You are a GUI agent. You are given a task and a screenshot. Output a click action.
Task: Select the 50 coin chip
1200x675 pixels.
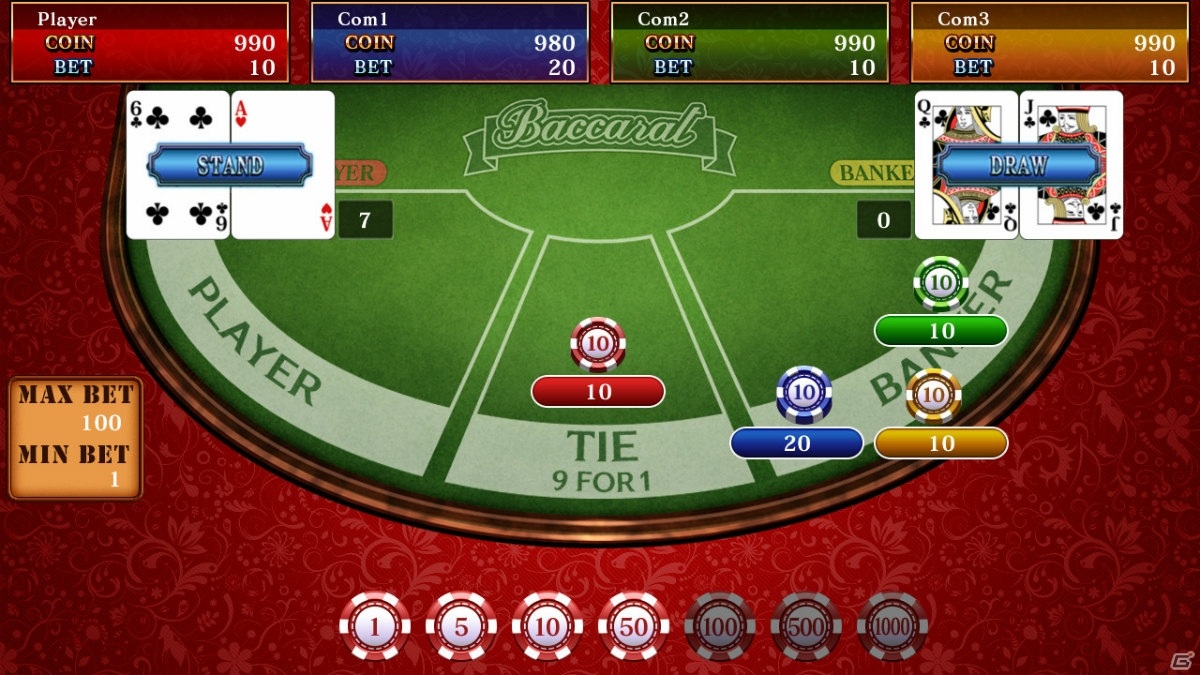(x=633, y=627)
